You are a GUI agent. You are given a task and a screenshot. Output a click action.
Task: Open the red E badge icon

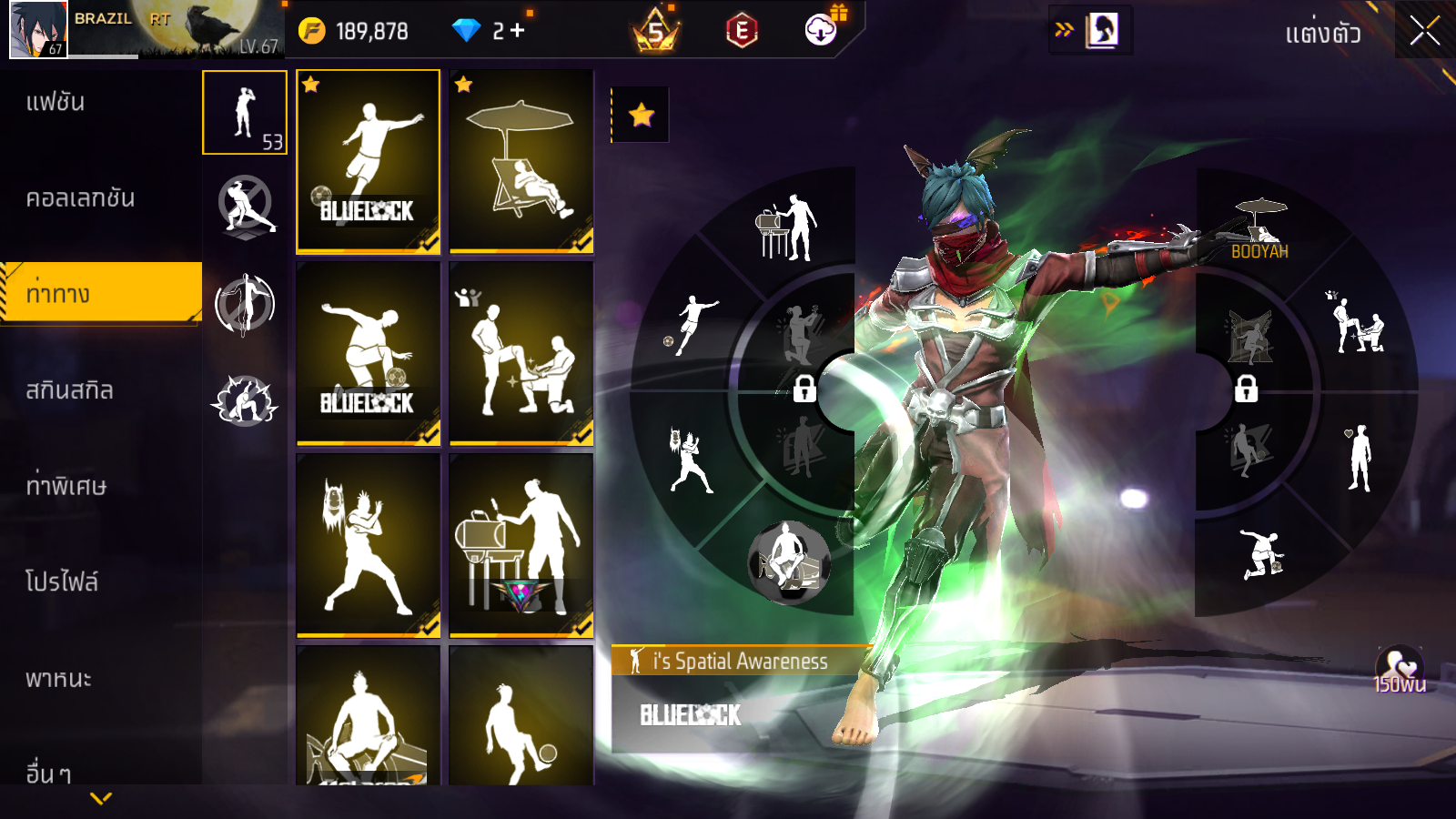point(742,32)
